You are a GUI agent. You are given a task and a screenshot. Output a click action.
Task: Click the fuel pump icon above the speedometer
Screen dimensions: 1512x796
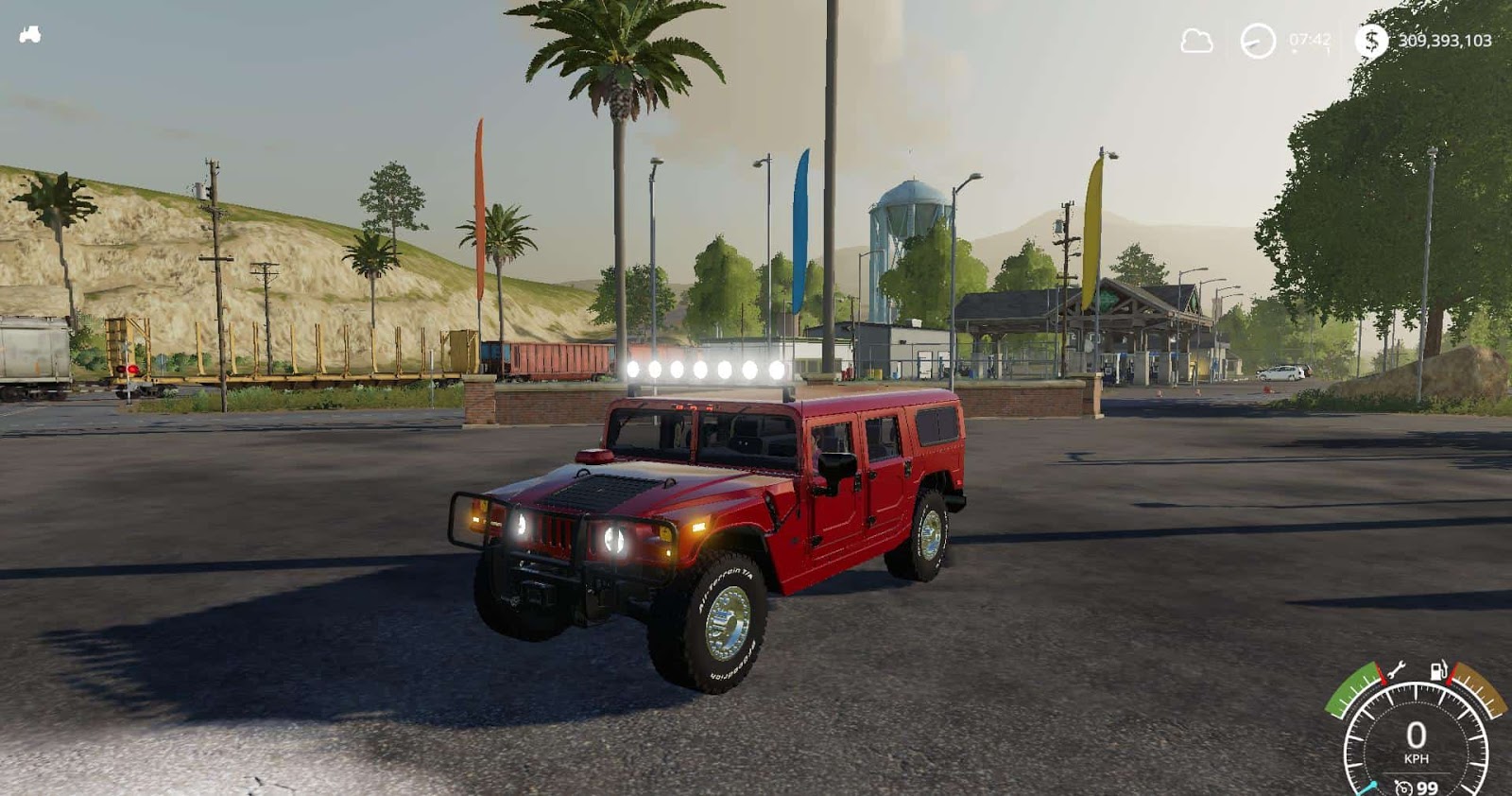click(1438, 668)
